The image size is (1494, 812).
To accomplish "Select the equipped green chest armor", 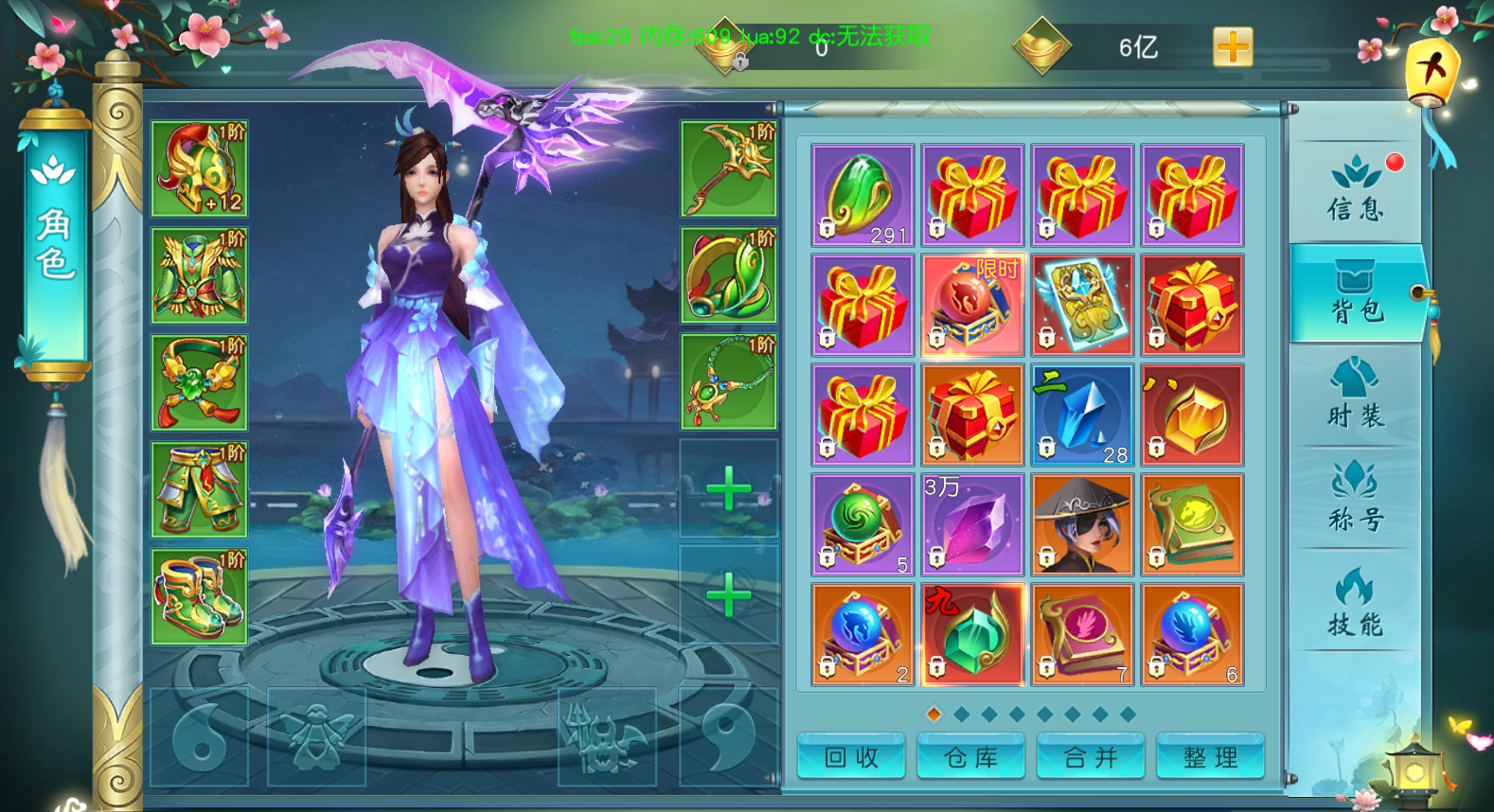I will 200,276.
